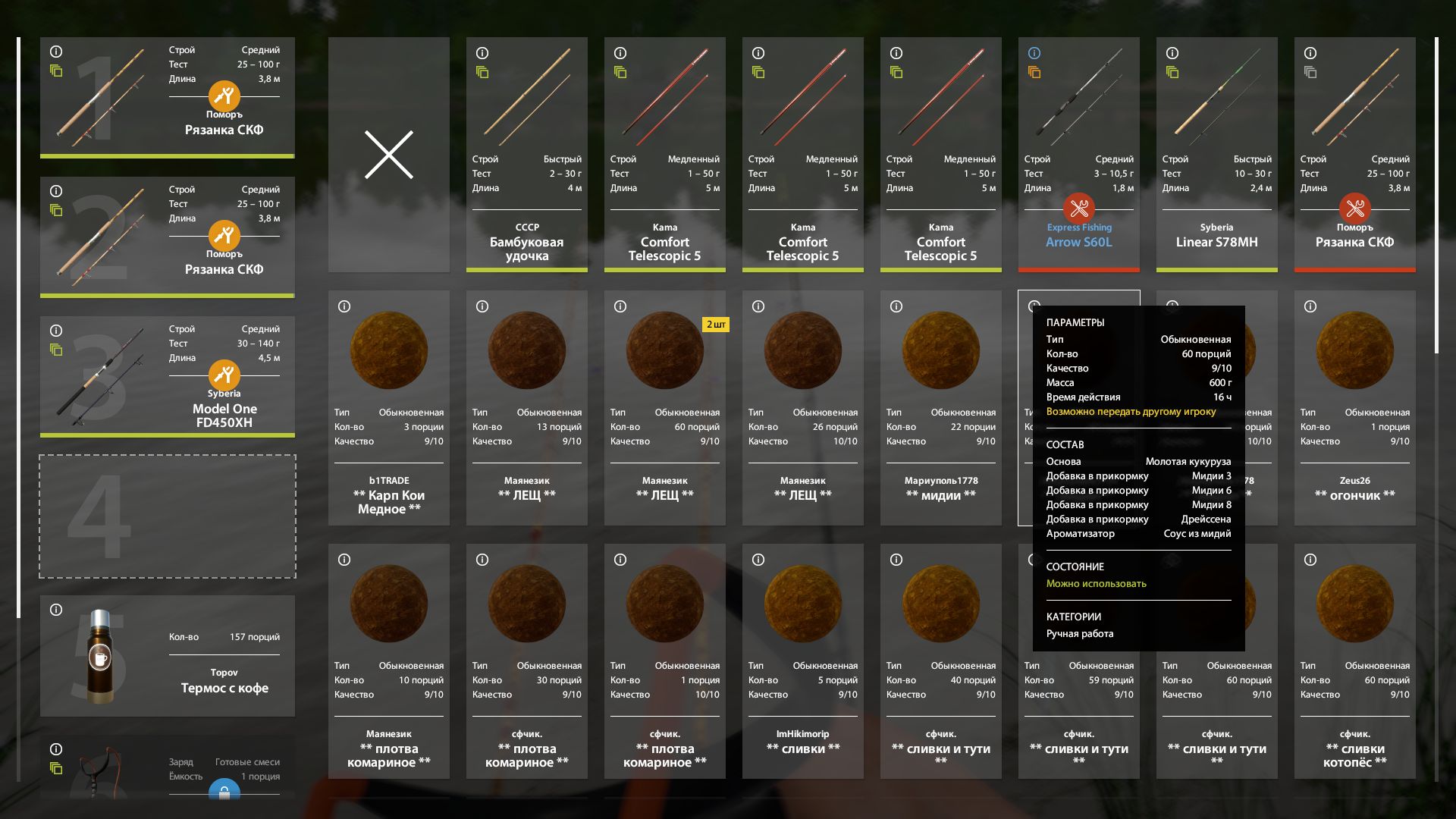Show info for the Термос с кофе
The image size is (1456, 819).
[x=56, y=610]
